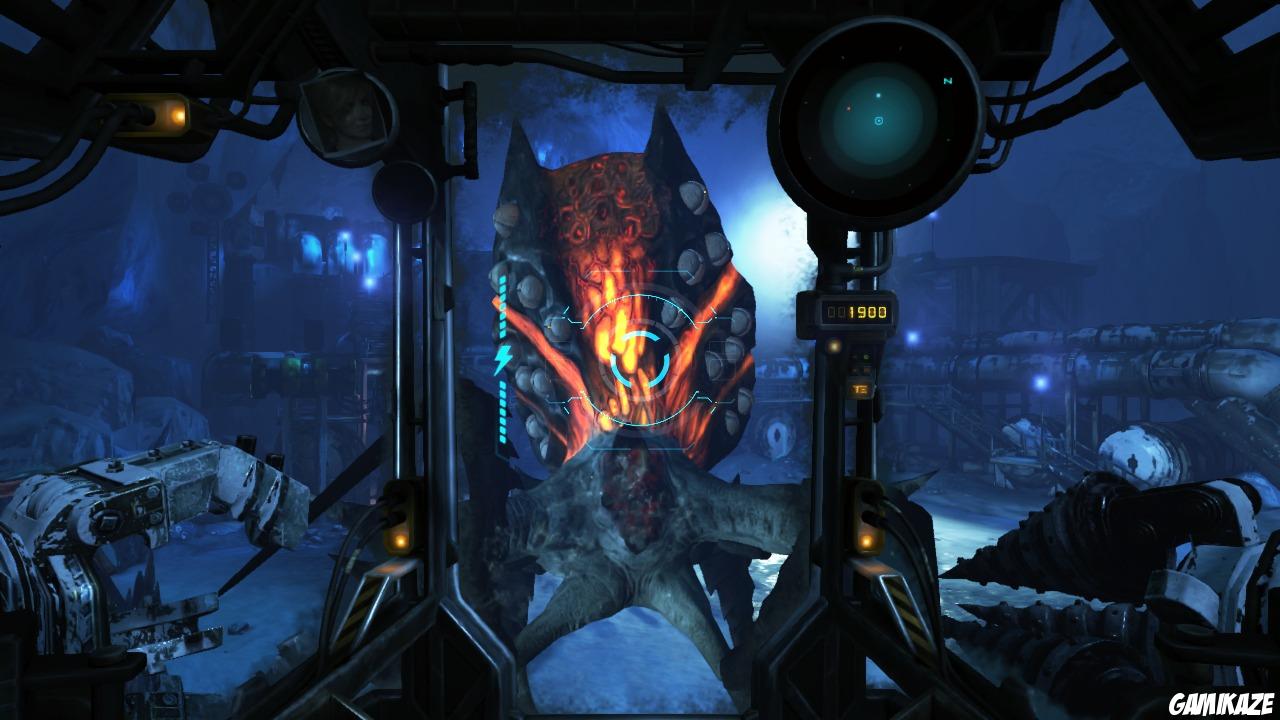Select the lightning bolt energy icon
Image resolution: width=1280 pixels, height=720 pixels.
coord(502,358)
